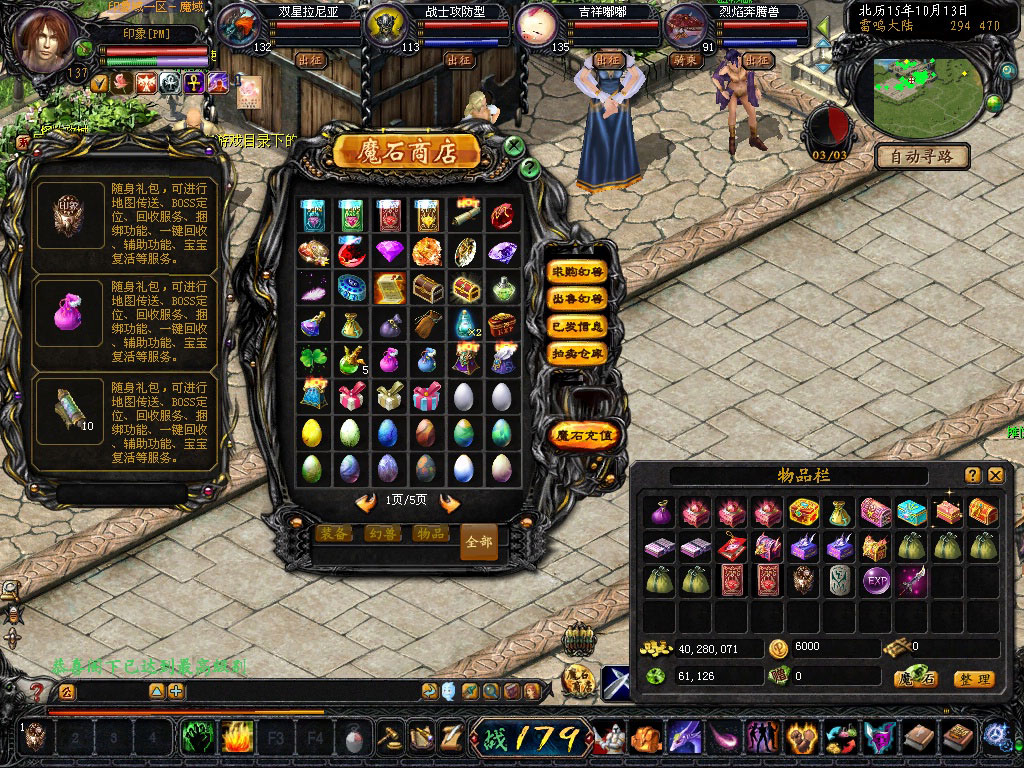1024x768 pixels.
Task: Go to the next shop page arrow
Action: point(449,503)
